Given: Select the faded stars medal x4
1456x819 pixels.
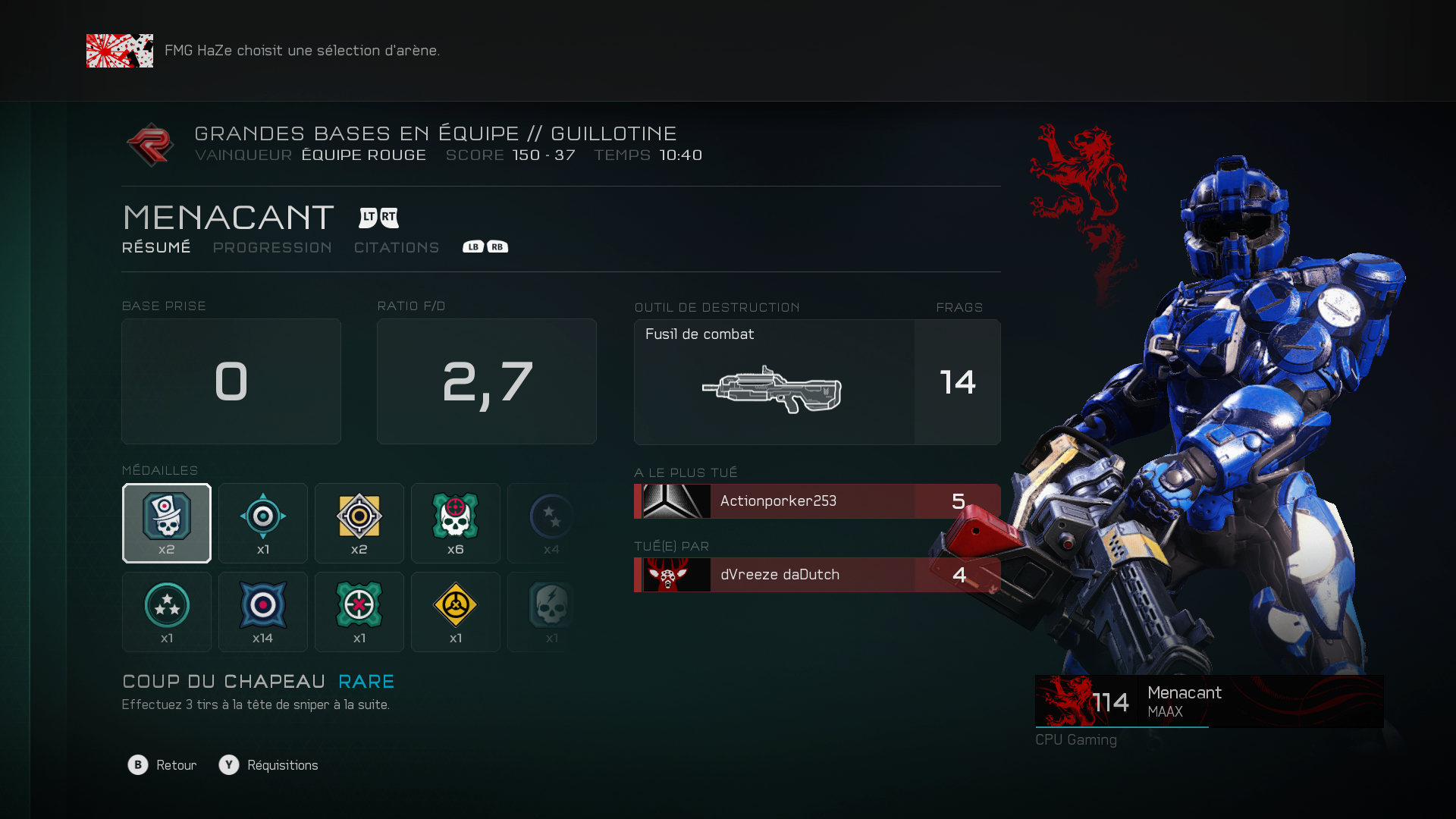Looking at the screenshot, I should [551, 523].
